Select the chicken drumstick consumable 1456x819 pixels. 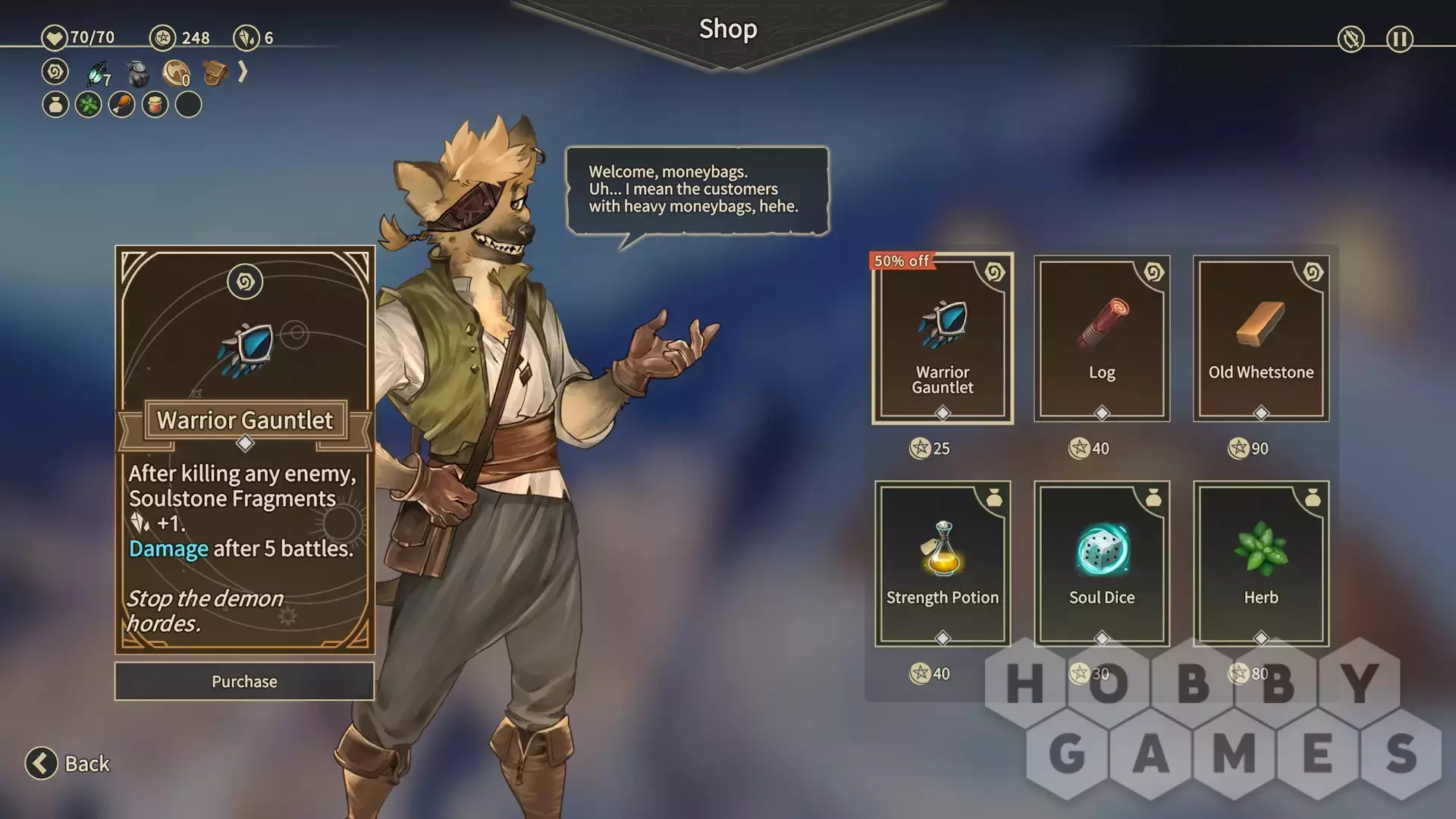[122, 105]
